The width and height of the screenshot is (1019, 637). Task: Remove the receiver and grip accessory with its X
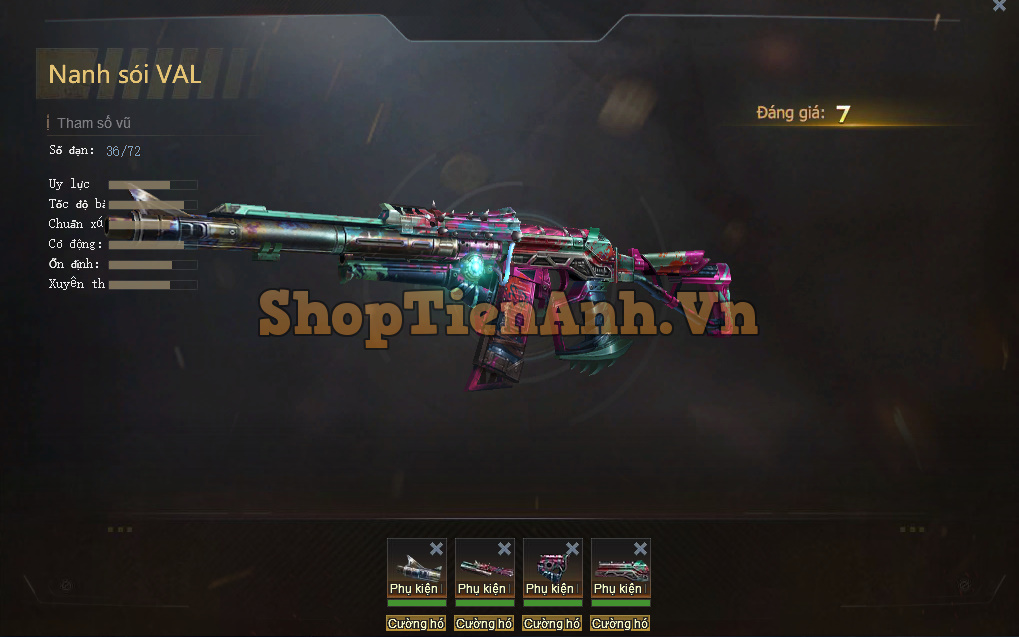tap(572, 548)
